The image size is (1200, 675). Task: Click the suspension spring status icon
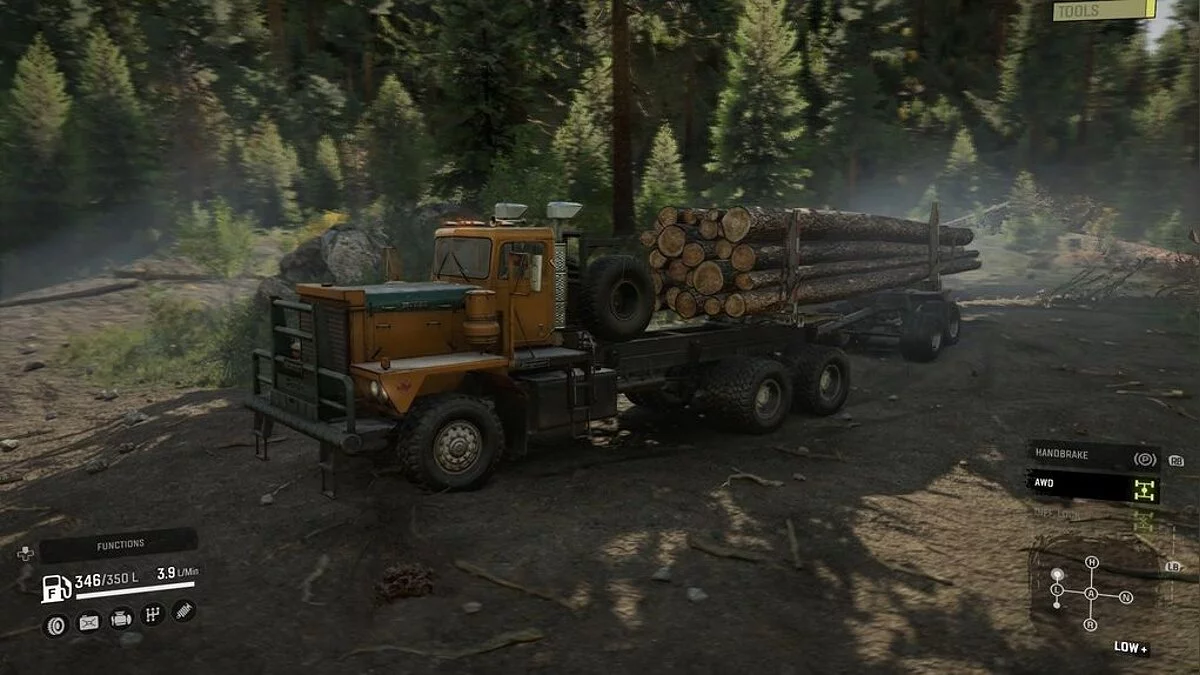[183, 610]
